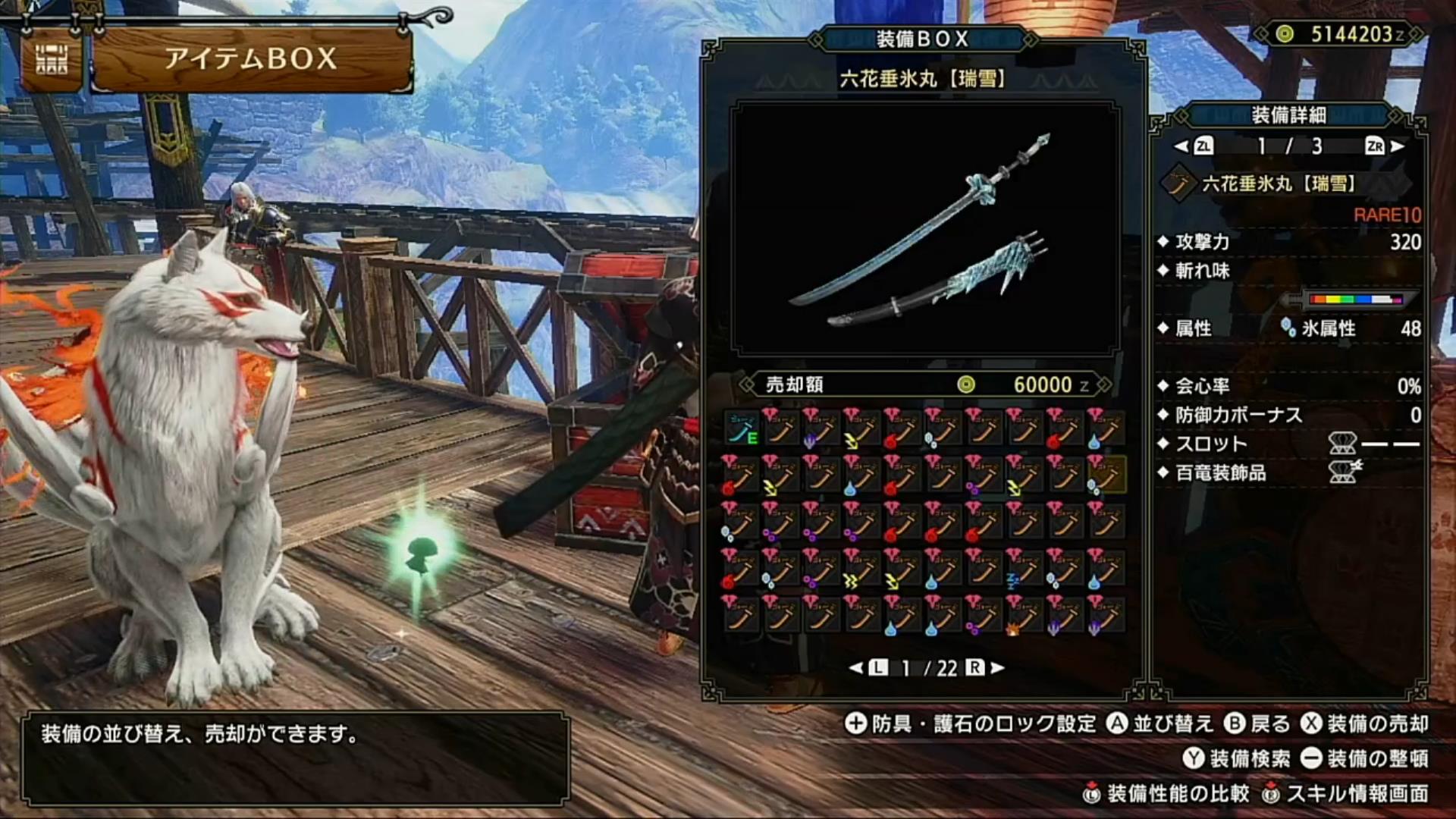The height and width of the screenshot is (819, 1456).
Task: Select the equipped long sword marked E
Action: (x=742, y=429)
